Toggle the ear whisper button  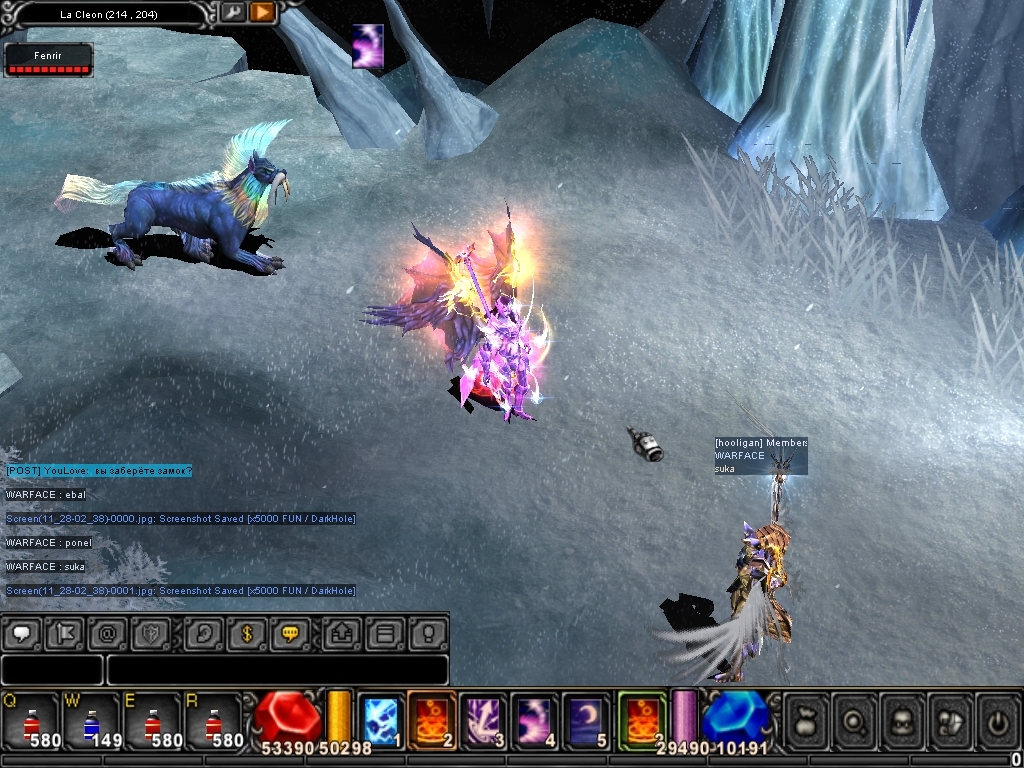(204, 633)
